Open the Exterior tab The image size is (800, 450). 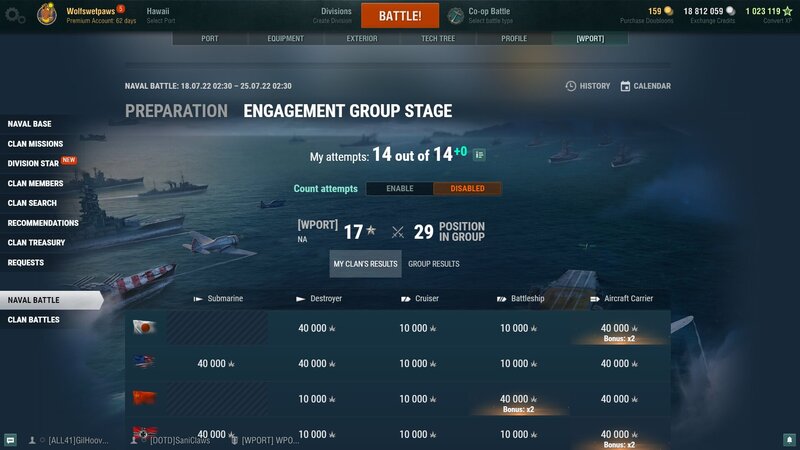(x=362, y=39)
